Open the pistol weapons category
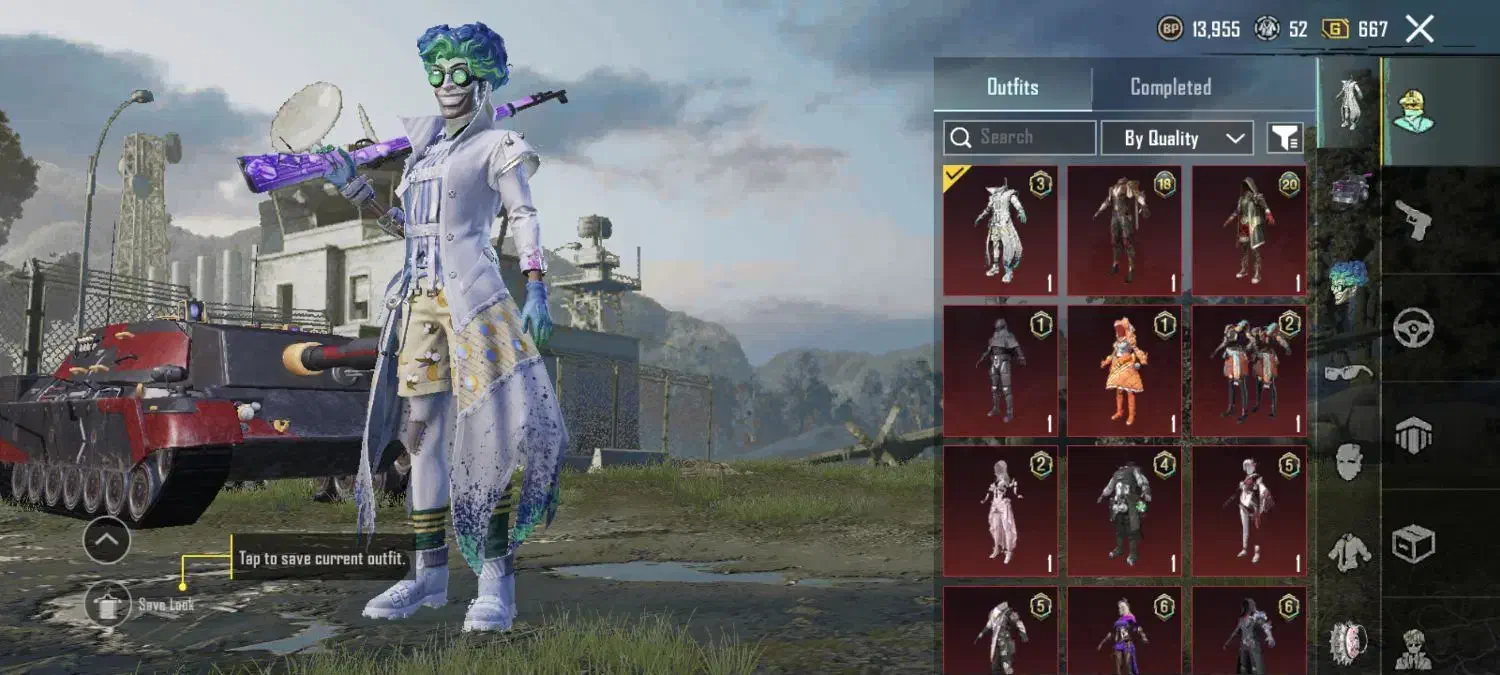Screen dimensions: 1500x675 click(1414, 219)
